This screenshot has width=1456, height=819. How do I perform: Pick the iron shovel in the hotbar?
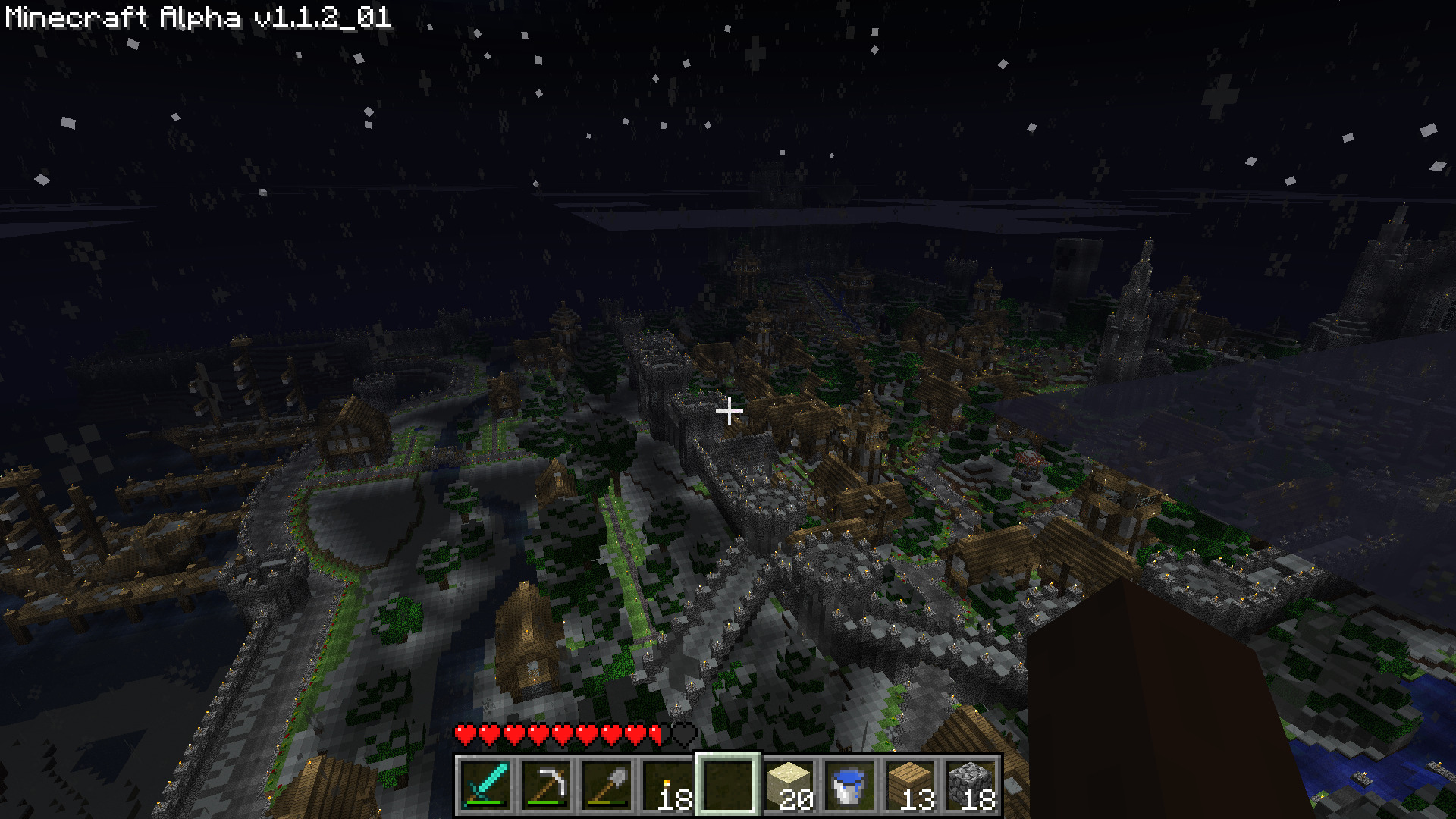point(607,786)
